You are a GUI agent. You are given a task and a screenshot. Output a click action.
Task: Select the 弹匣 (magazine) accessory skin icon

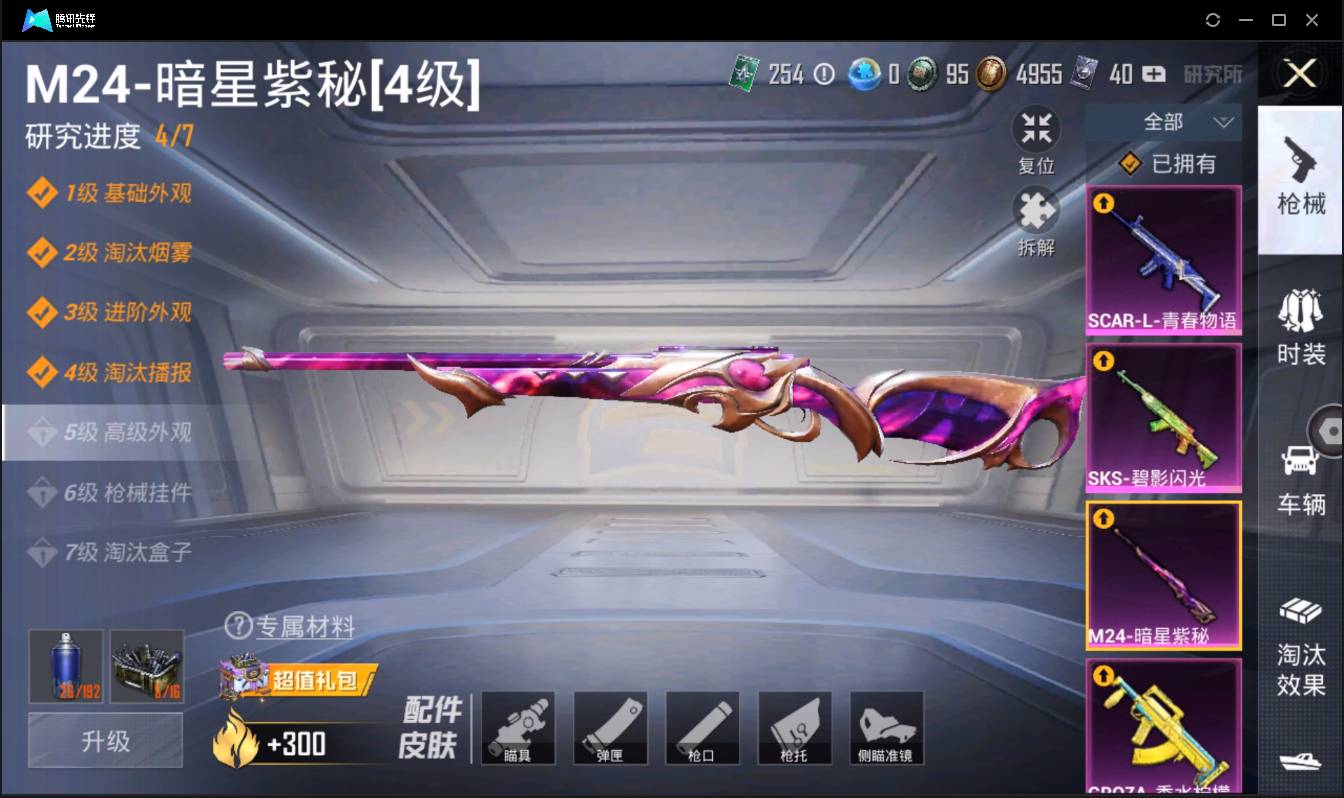click(610, 728)
